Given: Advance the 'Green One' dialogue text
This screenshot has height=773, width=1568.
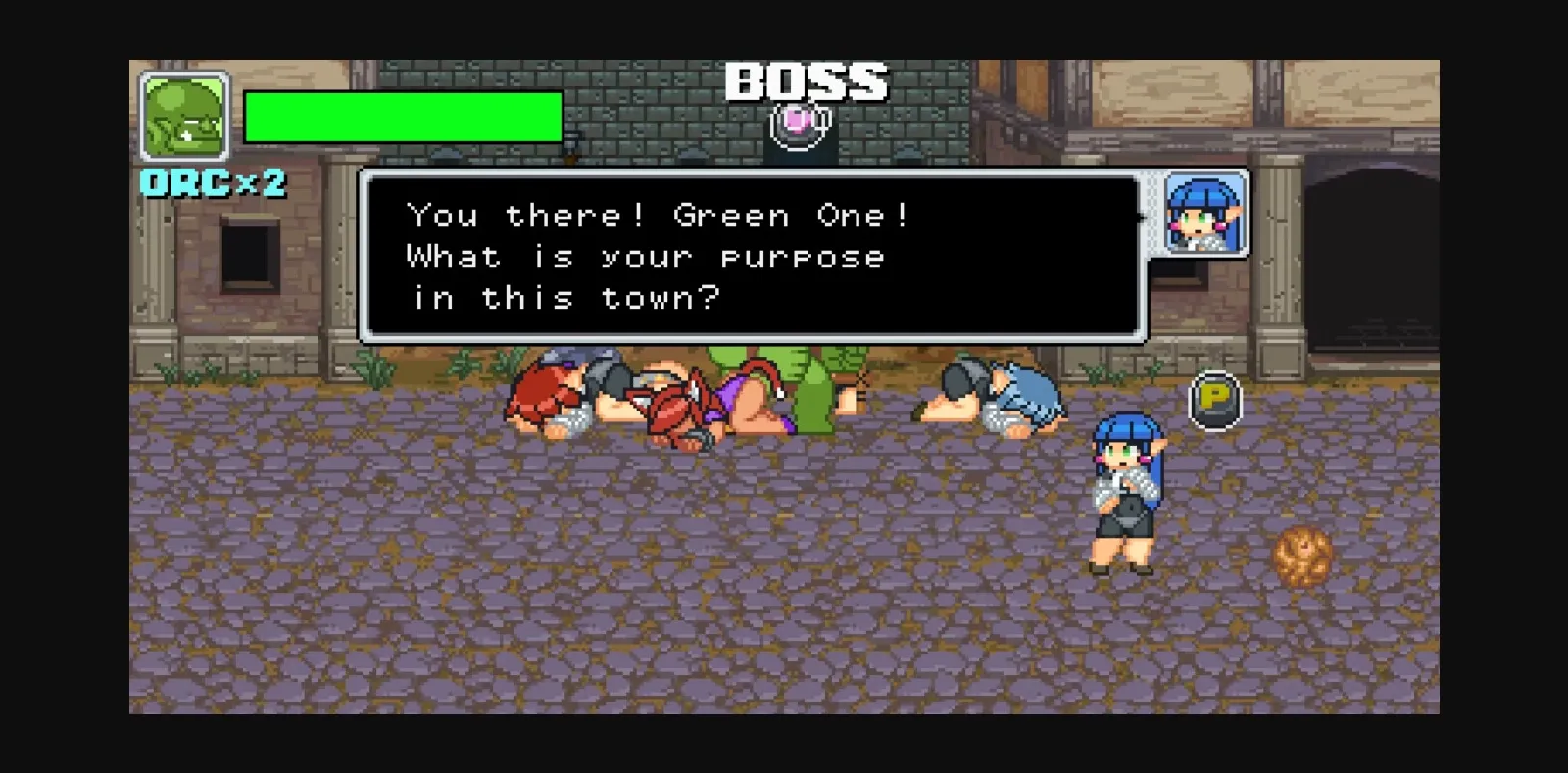Looking at the screenshot, I should [x=755, y=255].
